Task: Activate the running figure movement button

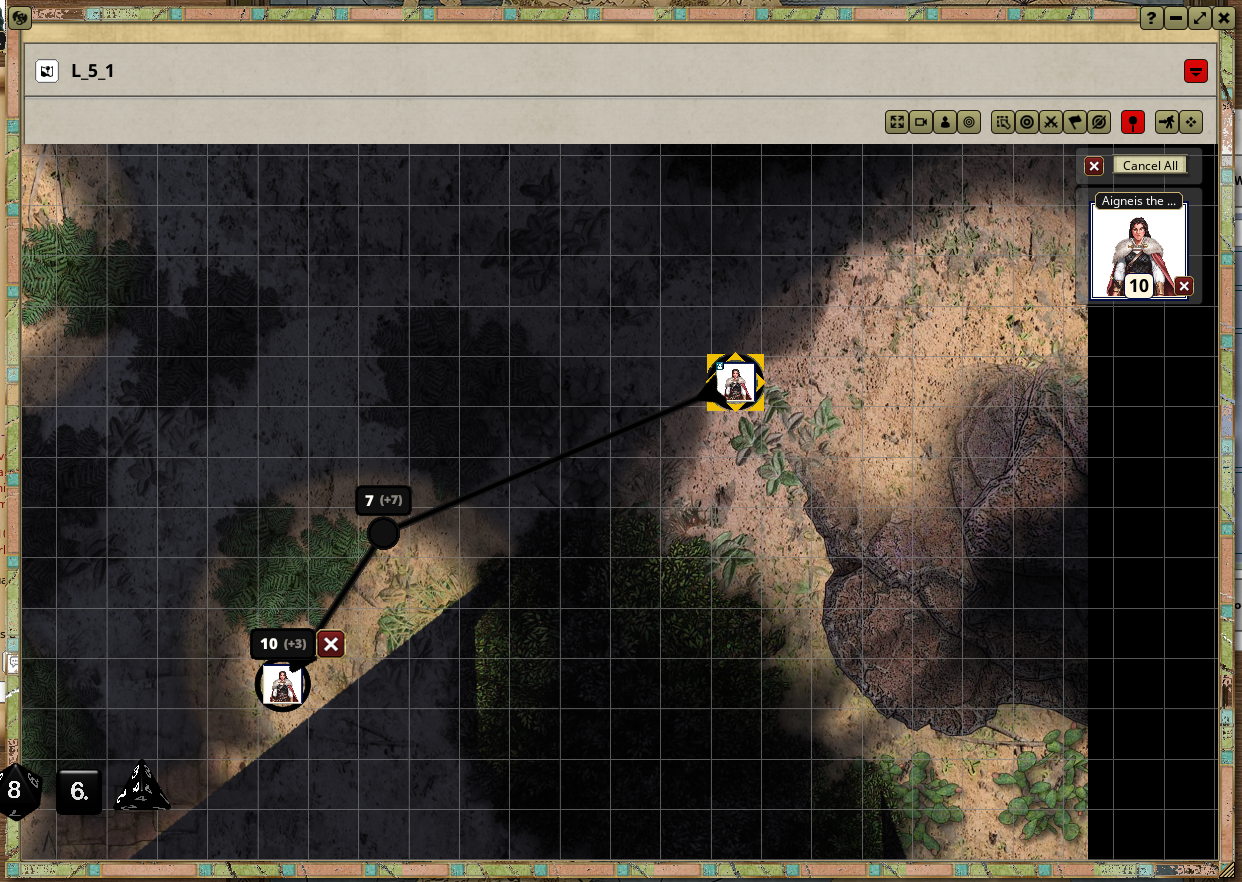Action: 1167,122
